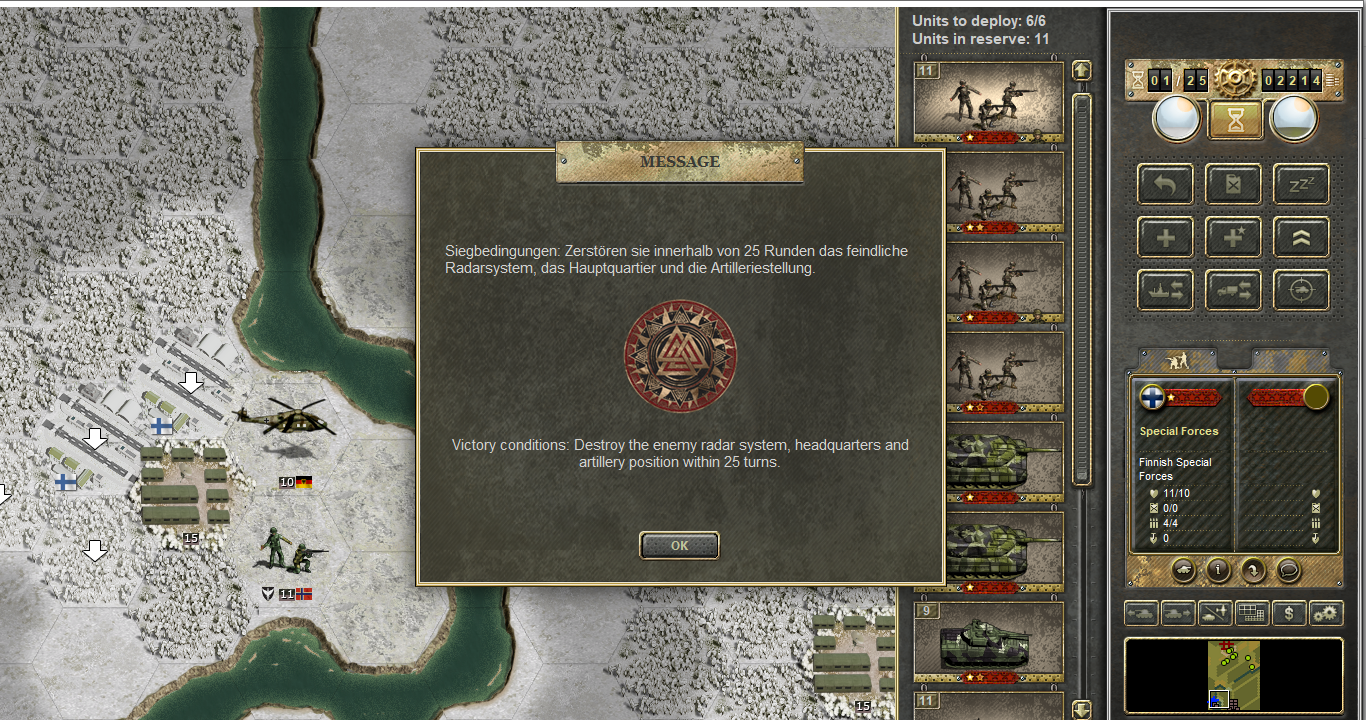1366x720 pixels.
Task: Confirm the message with OK
Action: pyautogui.click(x=679, y=546)
